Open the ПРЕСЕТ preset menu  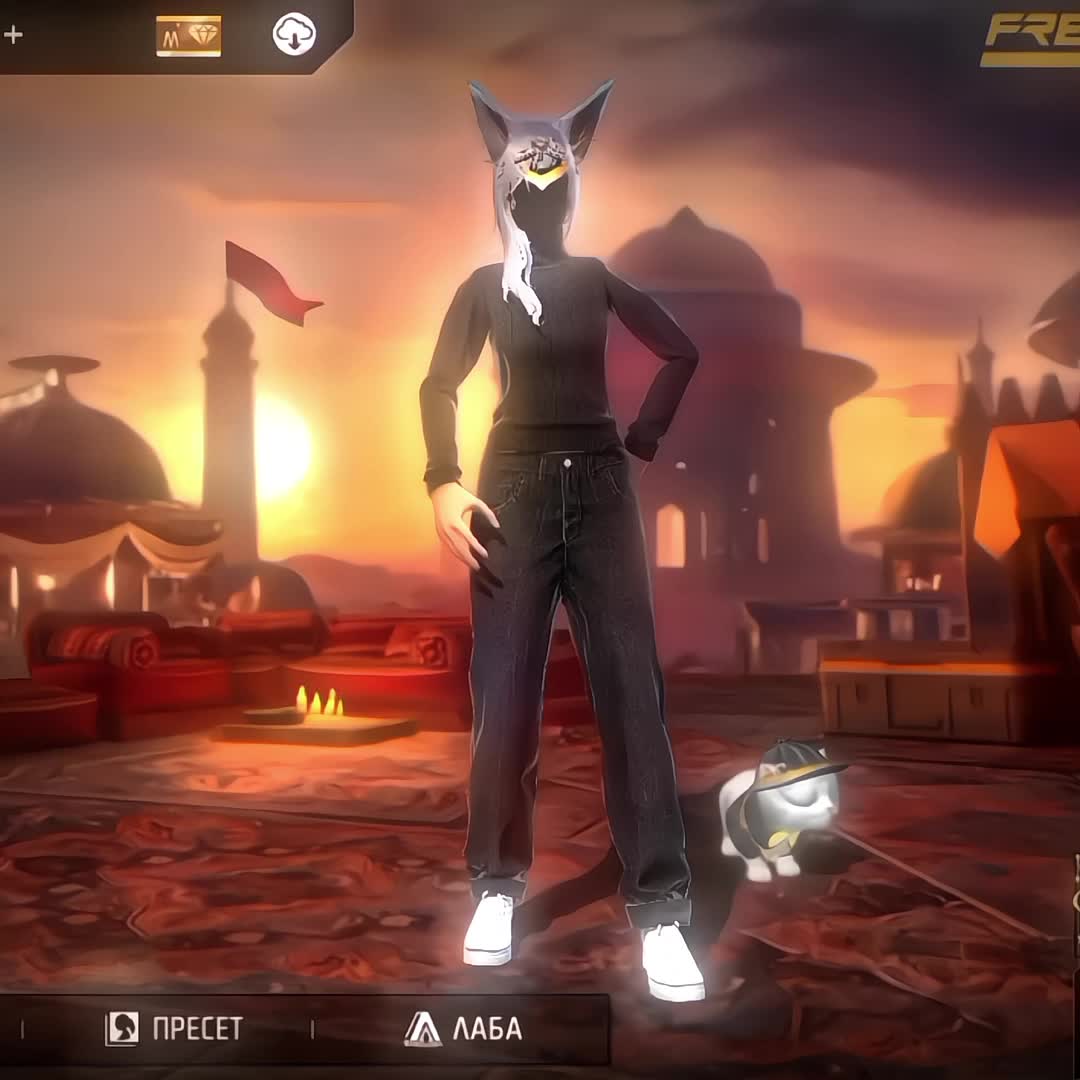tap(174, 1028)
